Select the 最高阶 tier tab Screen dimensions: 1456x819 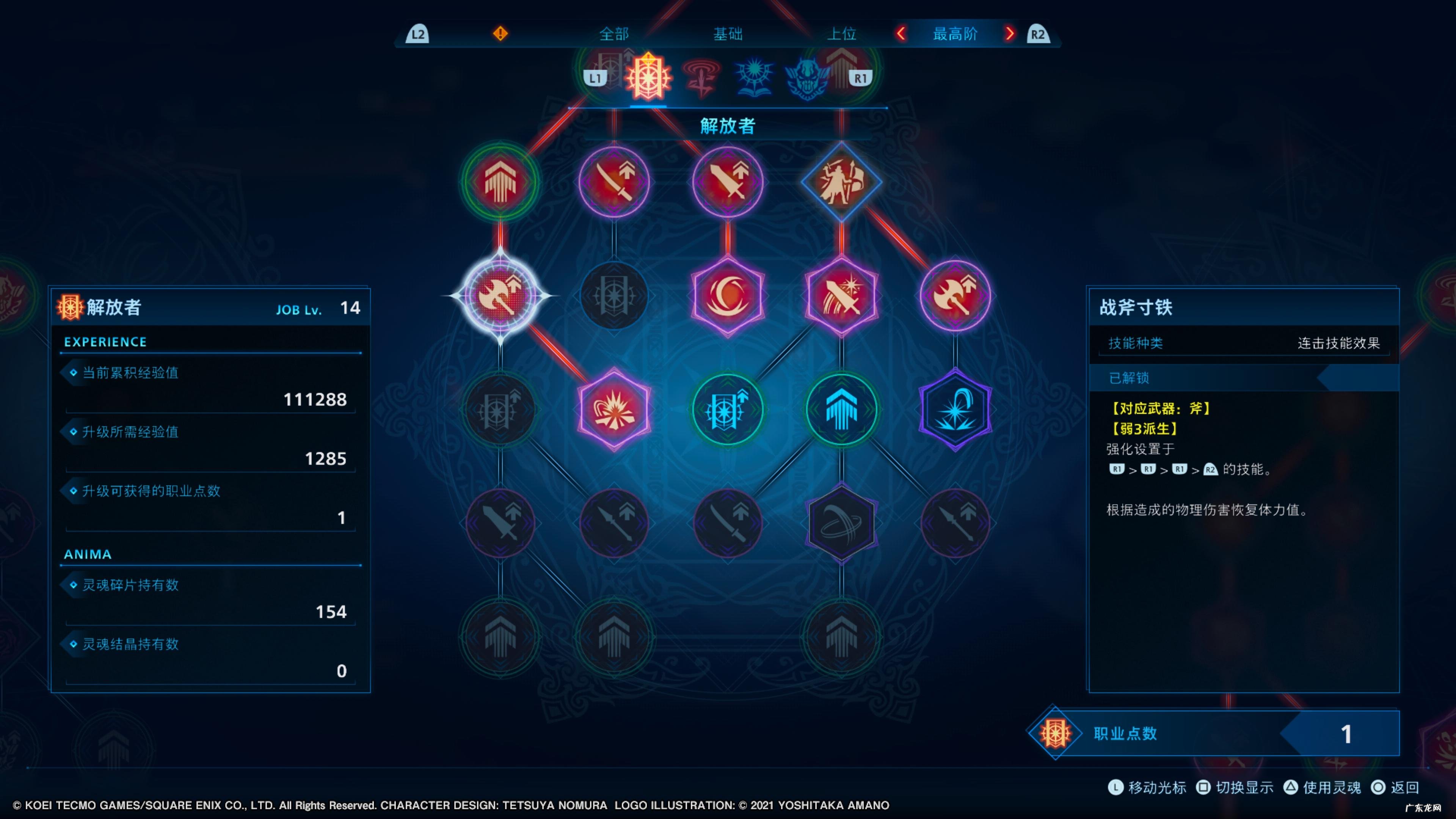pos(955,34)
